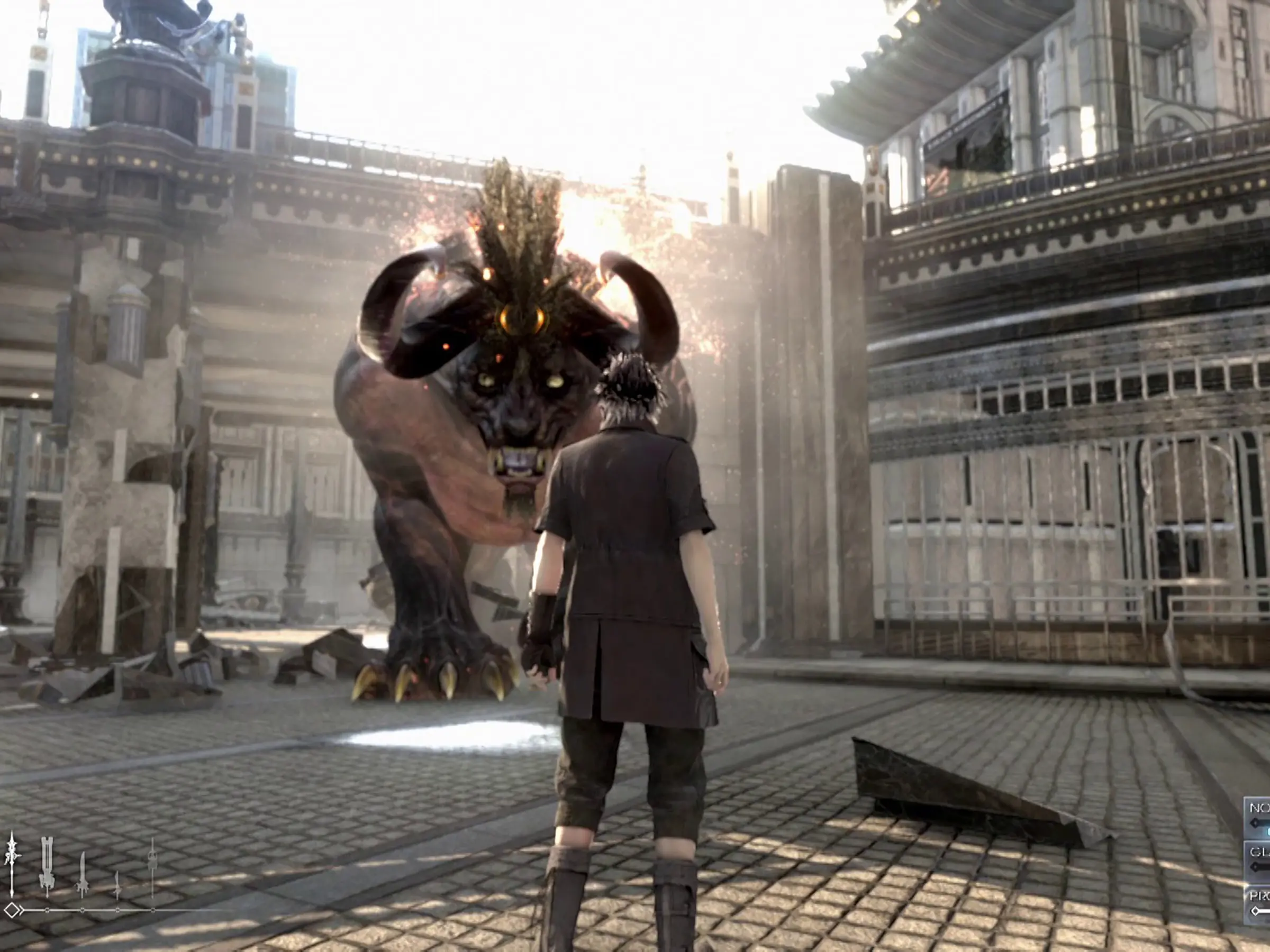This screenshot has height=952, width=1270.
Task: Expand the chevron beside the diamond selector
Action: coord(21,911)
